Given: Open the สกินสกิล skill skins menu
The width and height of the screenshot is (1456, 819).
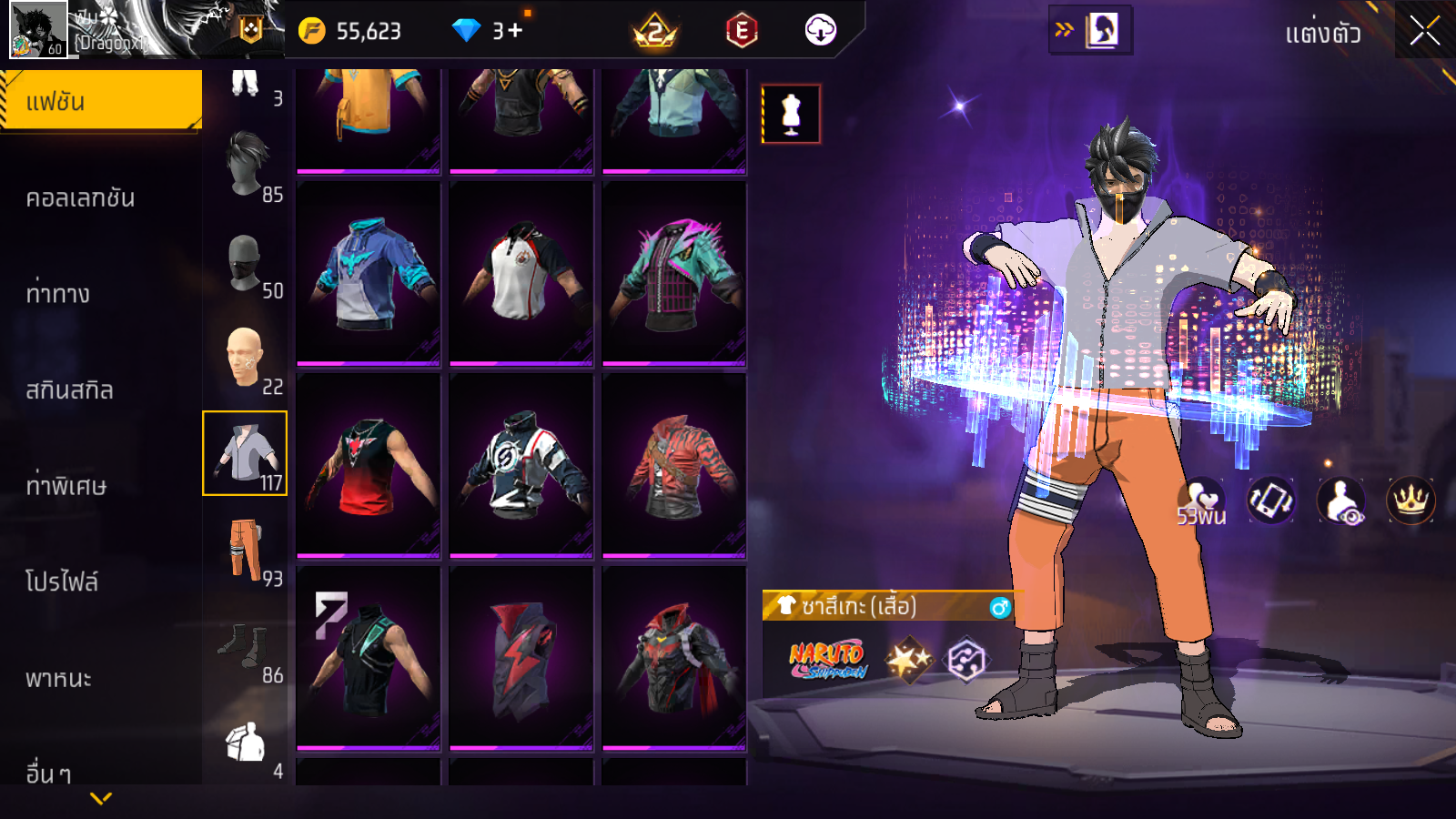Looking at the screenshot, I should click(x=70, y=389).
